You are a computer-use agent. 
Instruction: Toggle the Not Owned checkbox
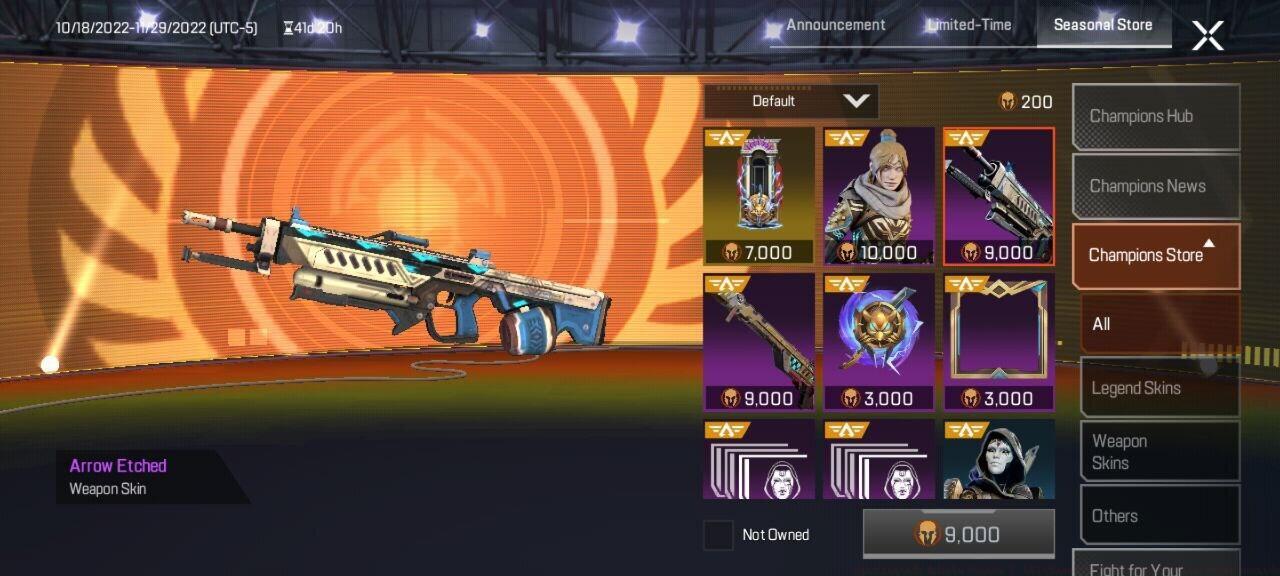click(x=718, y=535)
